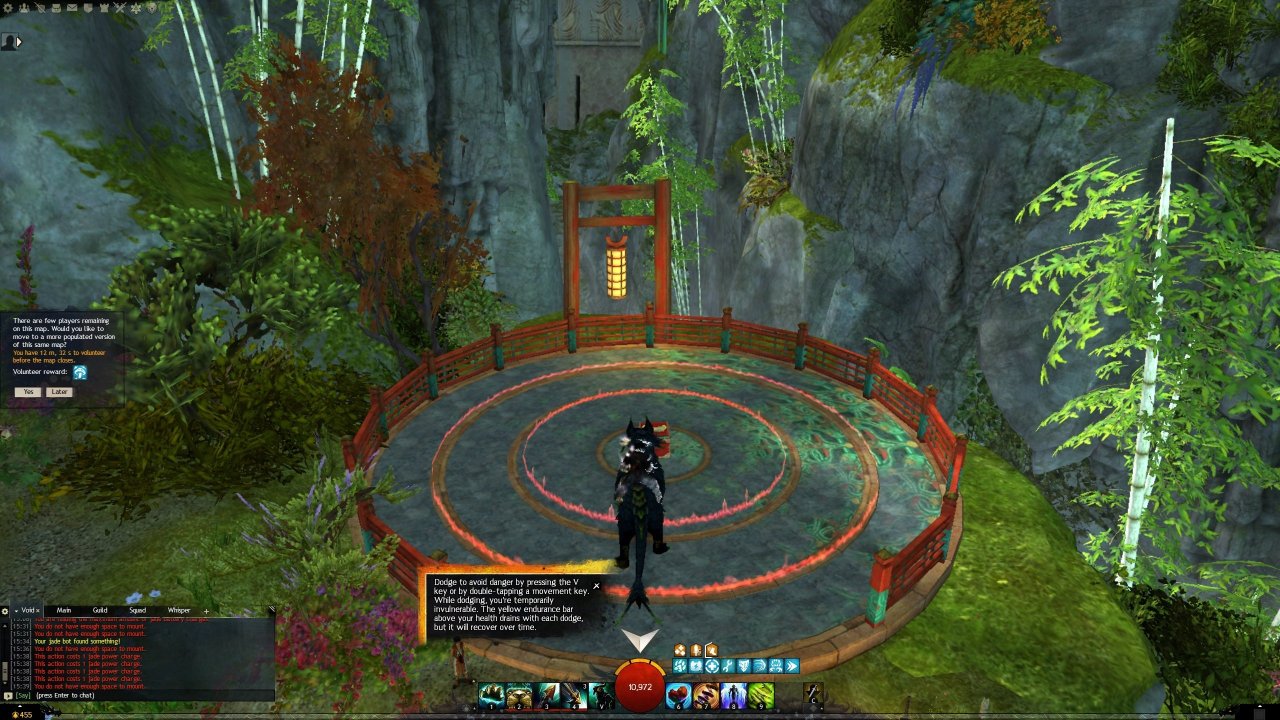Select the Whisper chat tab
This screenshot has height=720, width=1280.
tap(179, 610)
